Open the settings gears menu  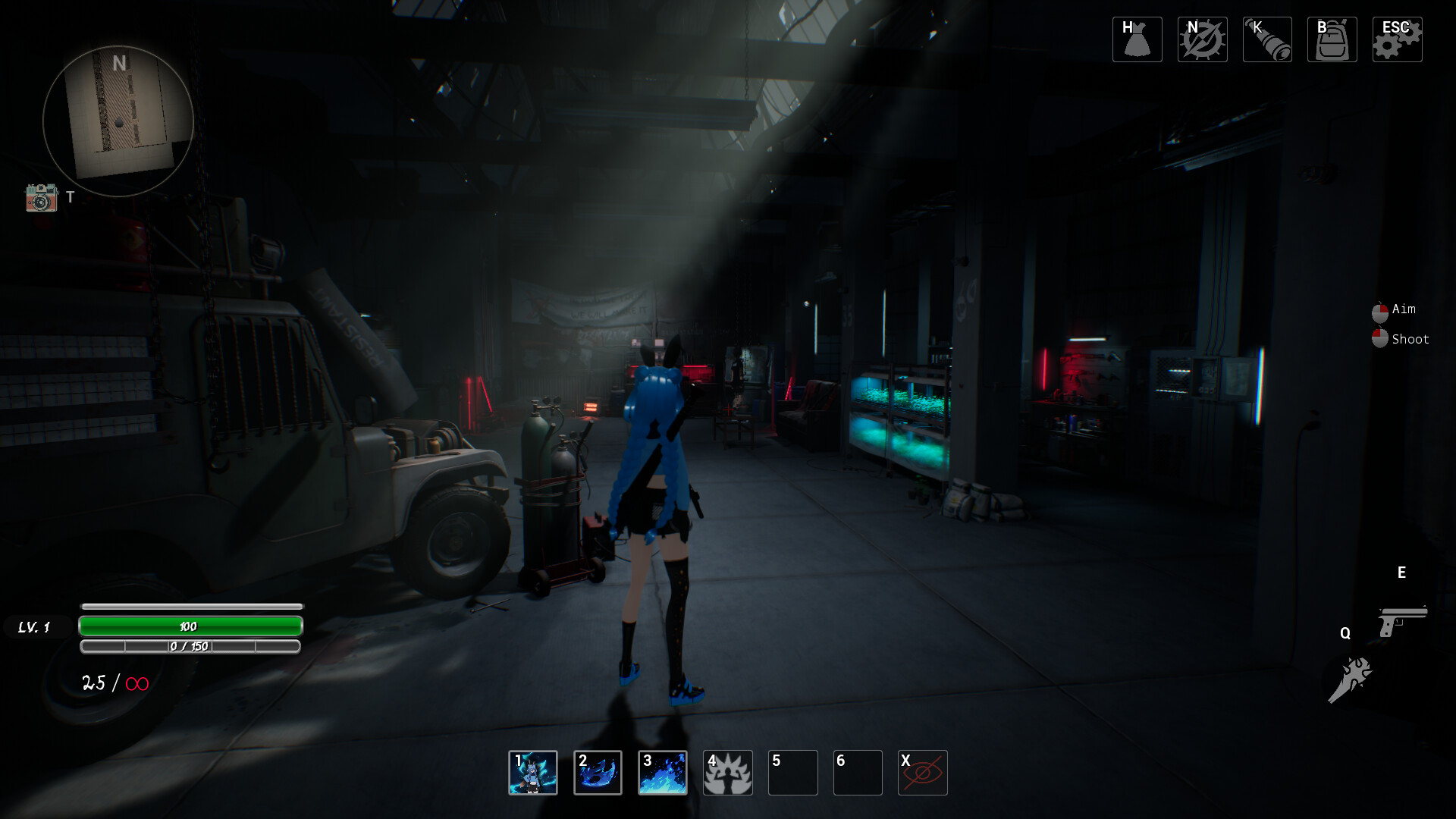point(1397,39)
